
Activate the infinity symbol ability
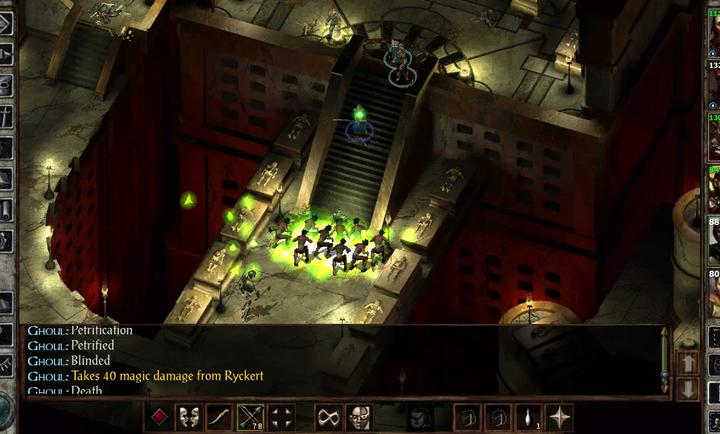point(328,417)
